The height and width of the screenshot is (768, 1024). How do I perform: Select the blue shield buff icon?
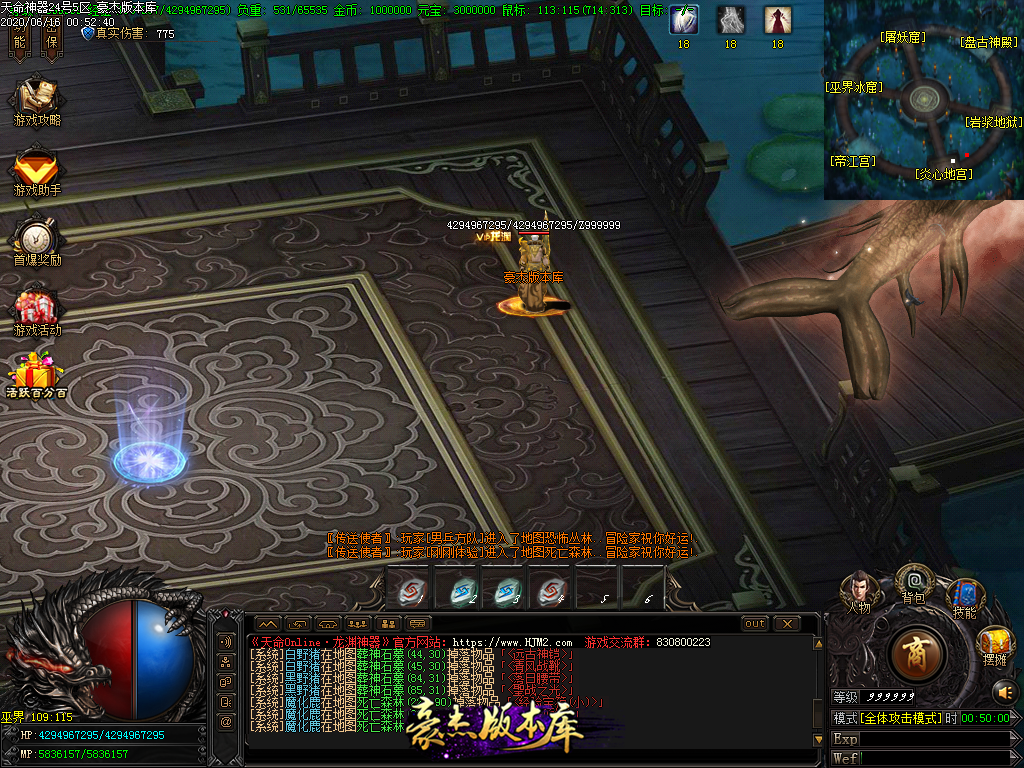click(x=683, y=20)
